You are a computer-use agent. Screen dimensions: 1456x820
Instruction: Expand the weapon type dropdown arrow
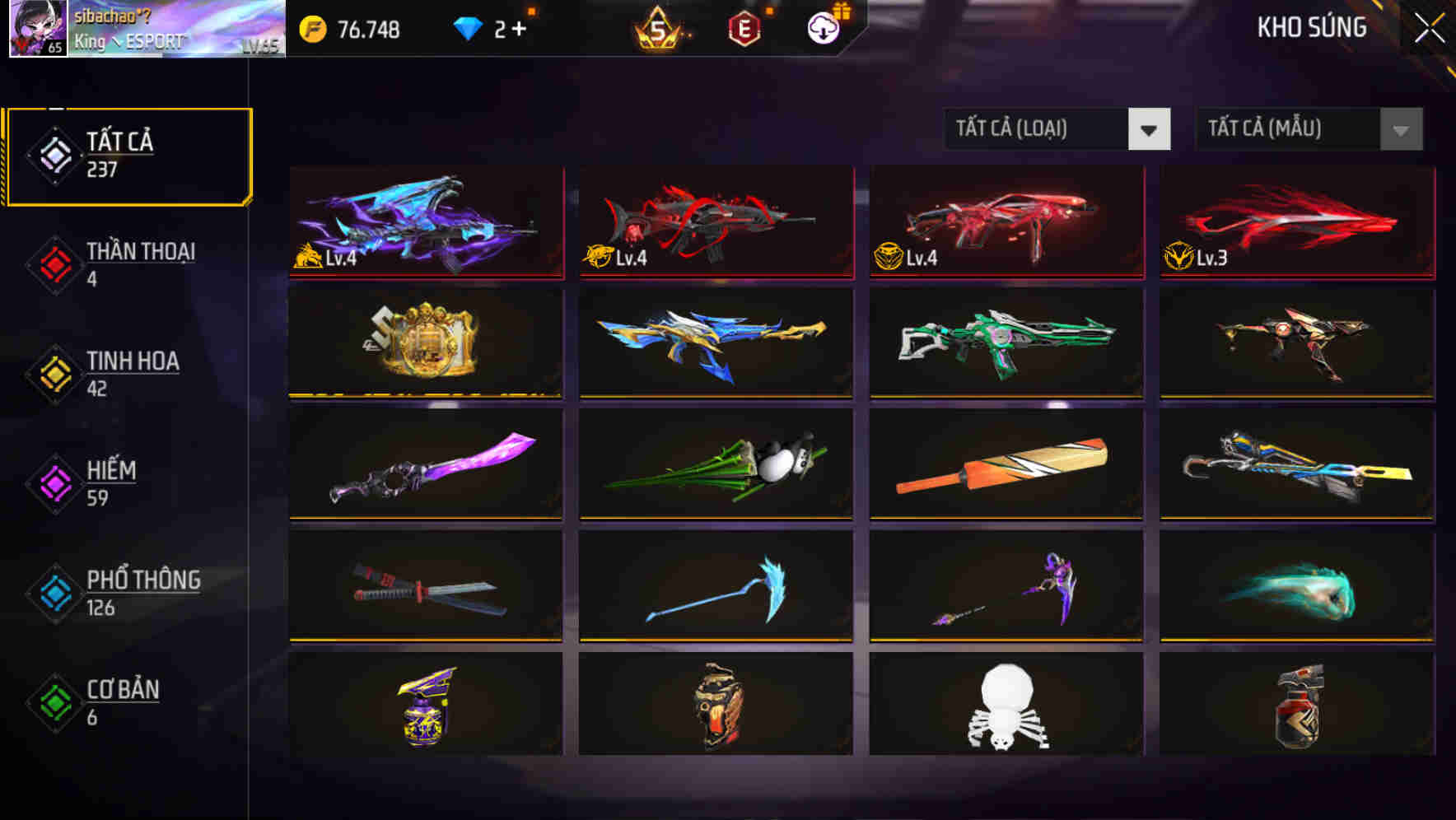pos(1150,129)
